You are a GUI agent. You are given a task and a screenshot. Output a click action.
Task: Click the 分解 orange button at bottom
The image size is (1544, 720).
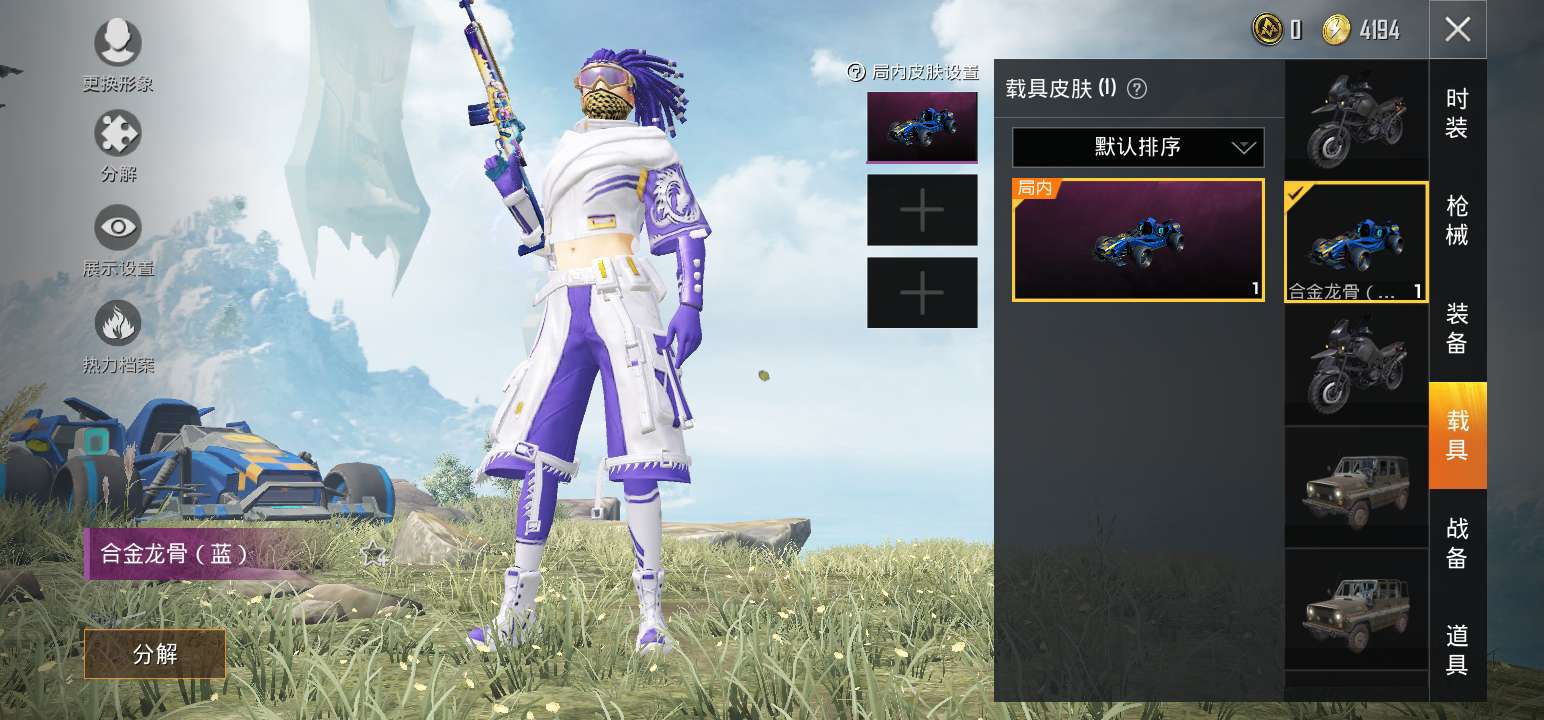[x=155, y=654]
